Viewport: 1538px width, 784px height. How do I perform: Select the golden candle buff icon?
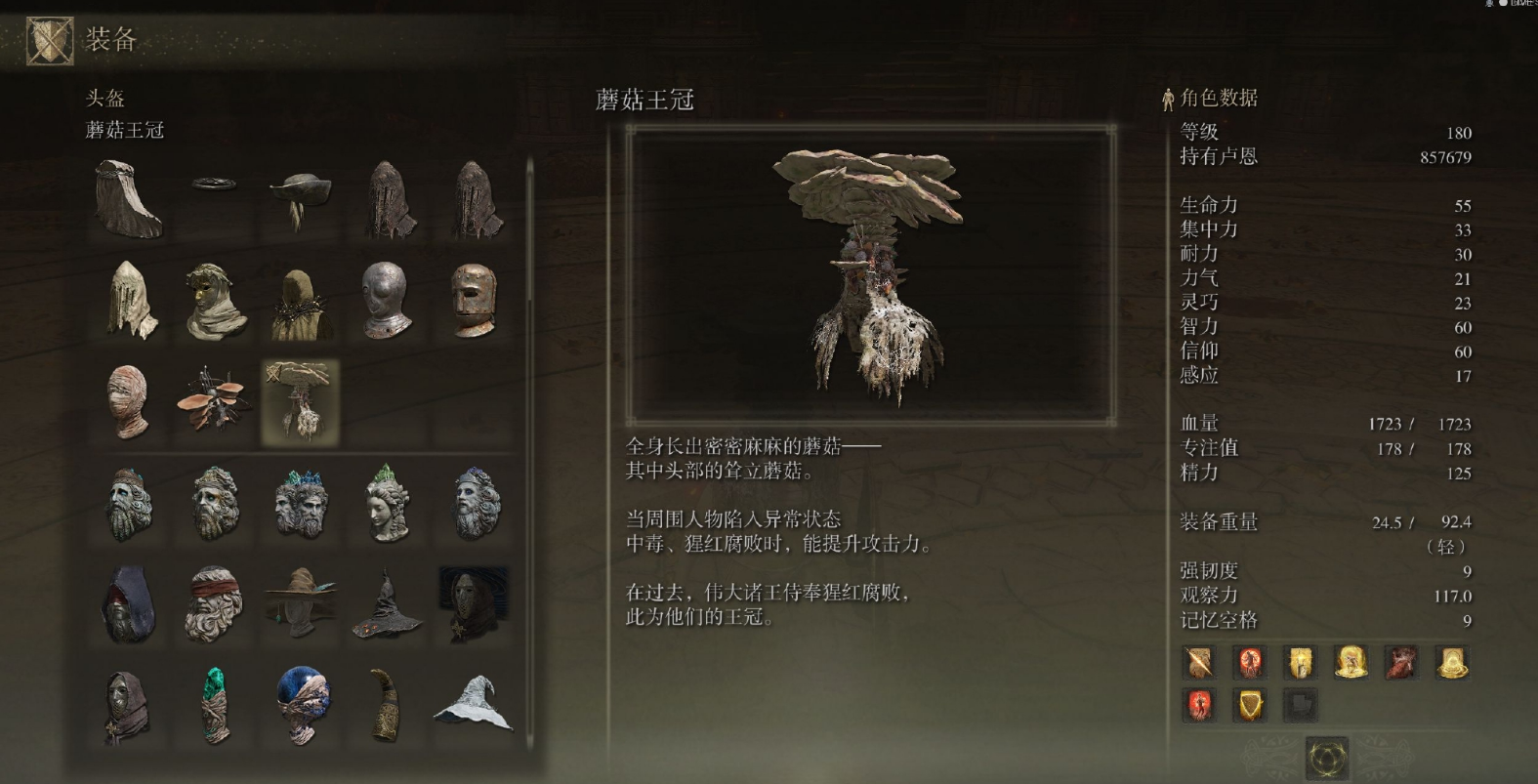click(x=1299, y=662)
